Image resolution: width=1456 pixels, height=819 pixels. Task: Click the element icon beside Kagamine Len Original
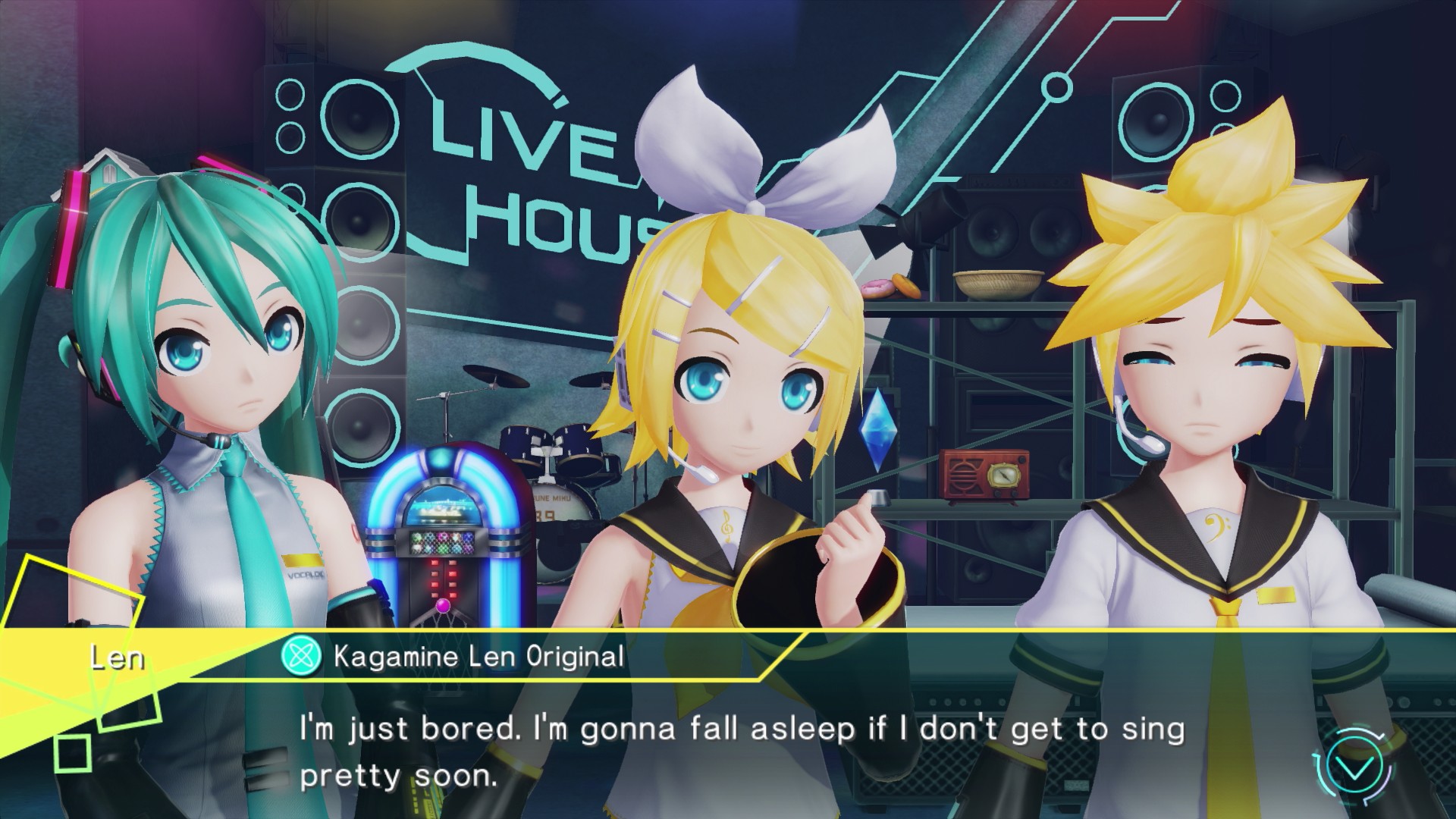coord(301,656)
